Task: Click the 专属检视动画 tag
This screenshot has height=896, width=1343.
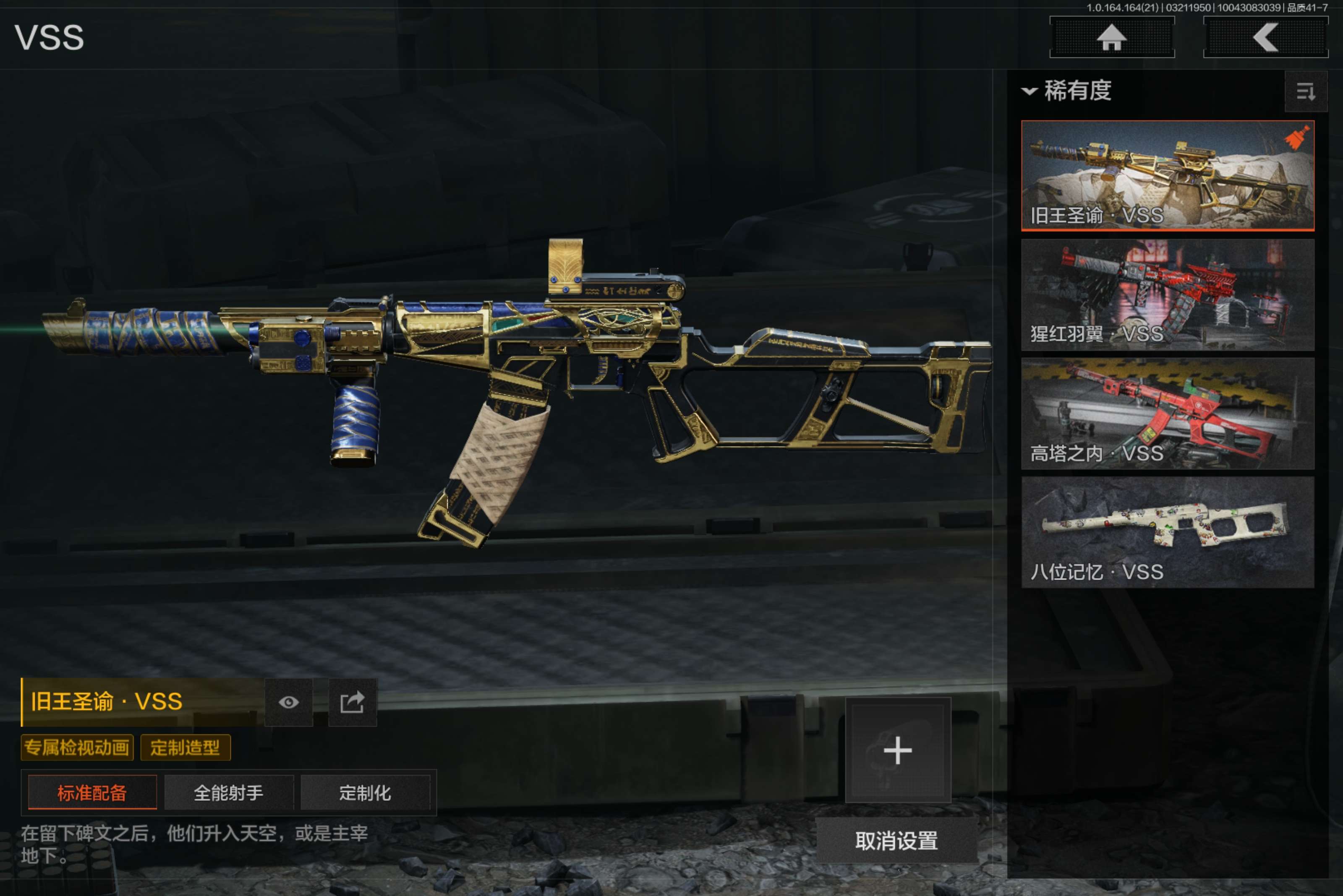Action: click(77, 748)
